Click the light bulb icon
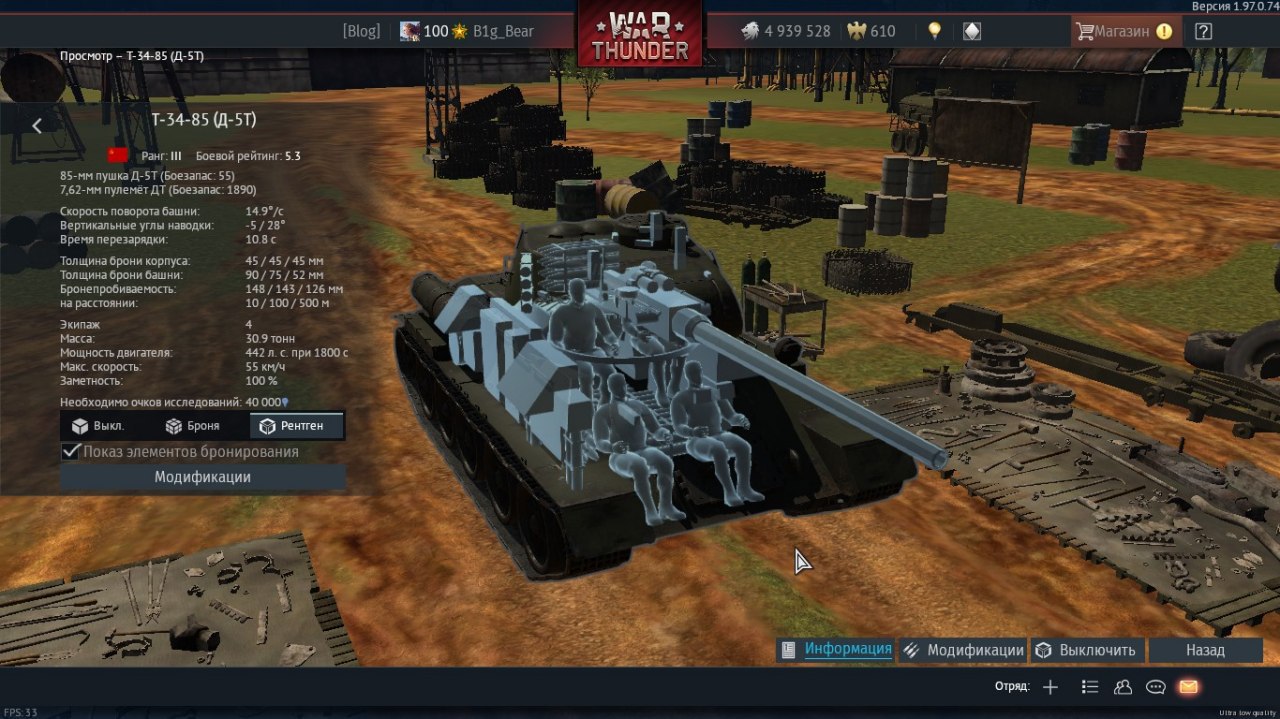1280x719 pixels. click(x=935, y=31)
